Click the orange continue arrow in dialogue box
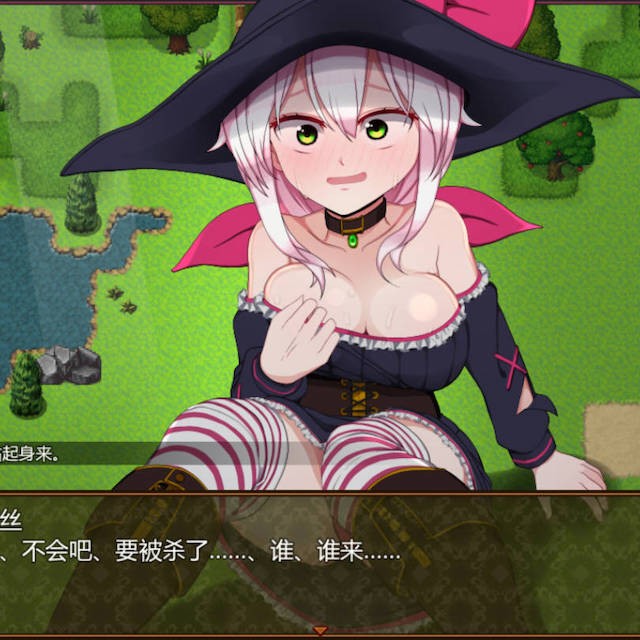This screenshot has height=640, width=640. pos(320,630)
